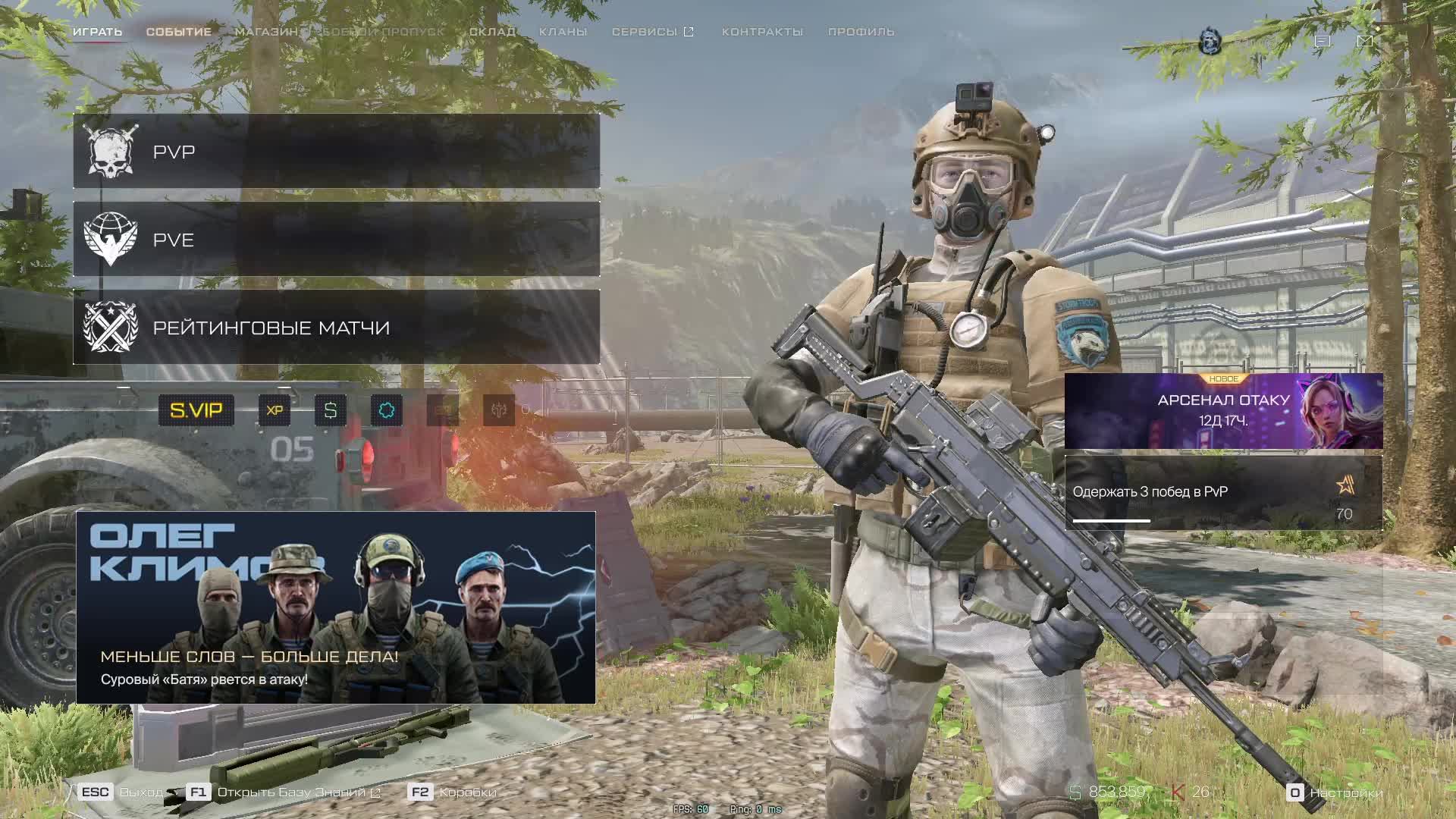Open the Магазин tab

click(266, 32)
